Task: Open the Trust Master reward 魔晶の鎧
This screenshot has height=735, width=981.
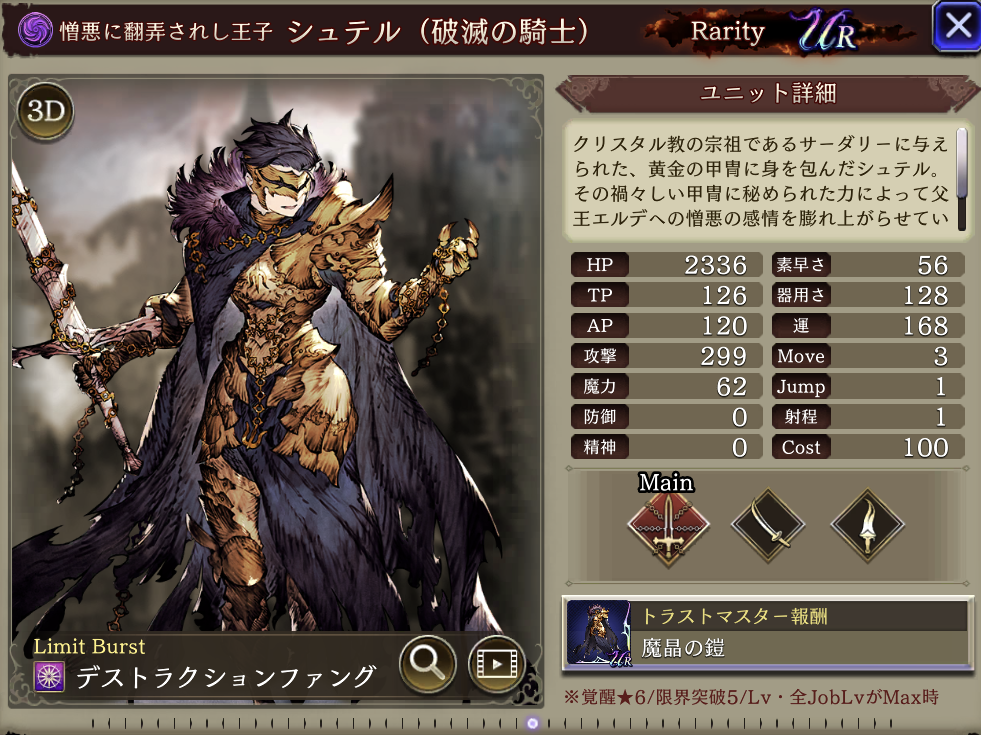Action: 766,633
